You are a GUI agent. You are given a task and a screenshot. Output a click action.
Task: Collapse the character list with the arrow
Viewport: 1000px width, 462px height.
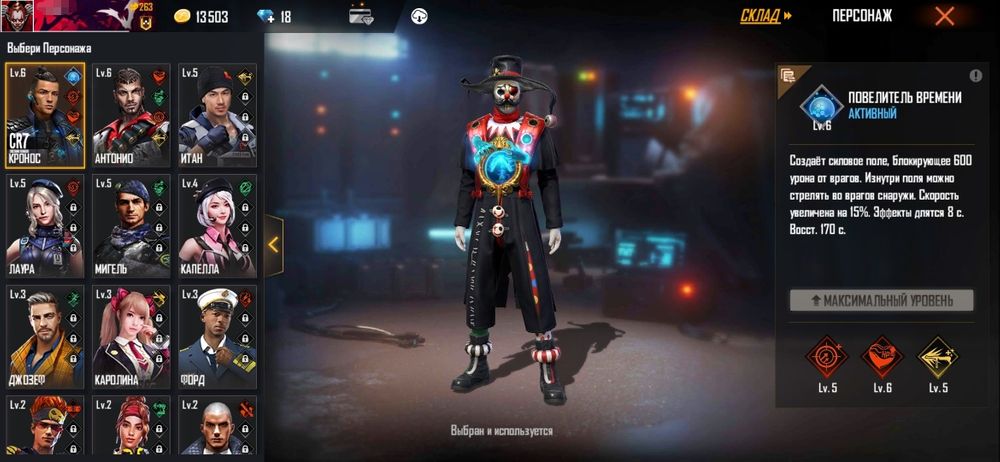click(x=274, y=245)
